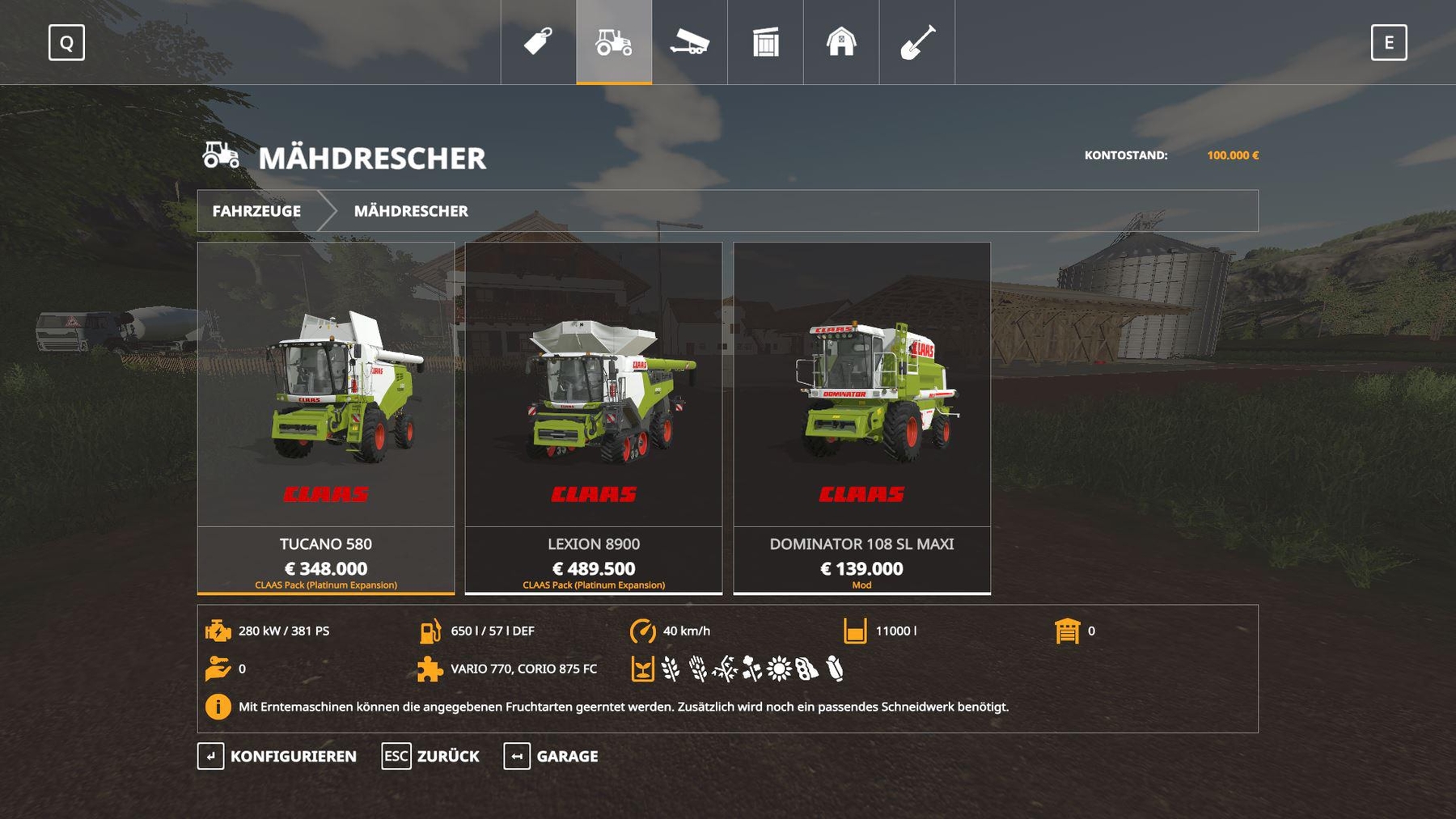Click the Konfigurieren button
This screenshot has width=1456, height=819.
277,756
